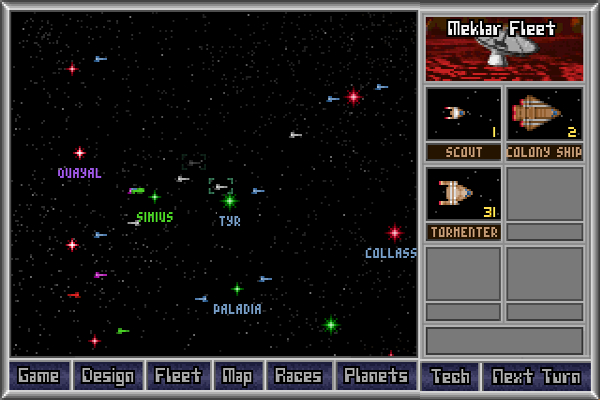Select the Simius star system
The image size is (600, 400).
tap(155, 197)
